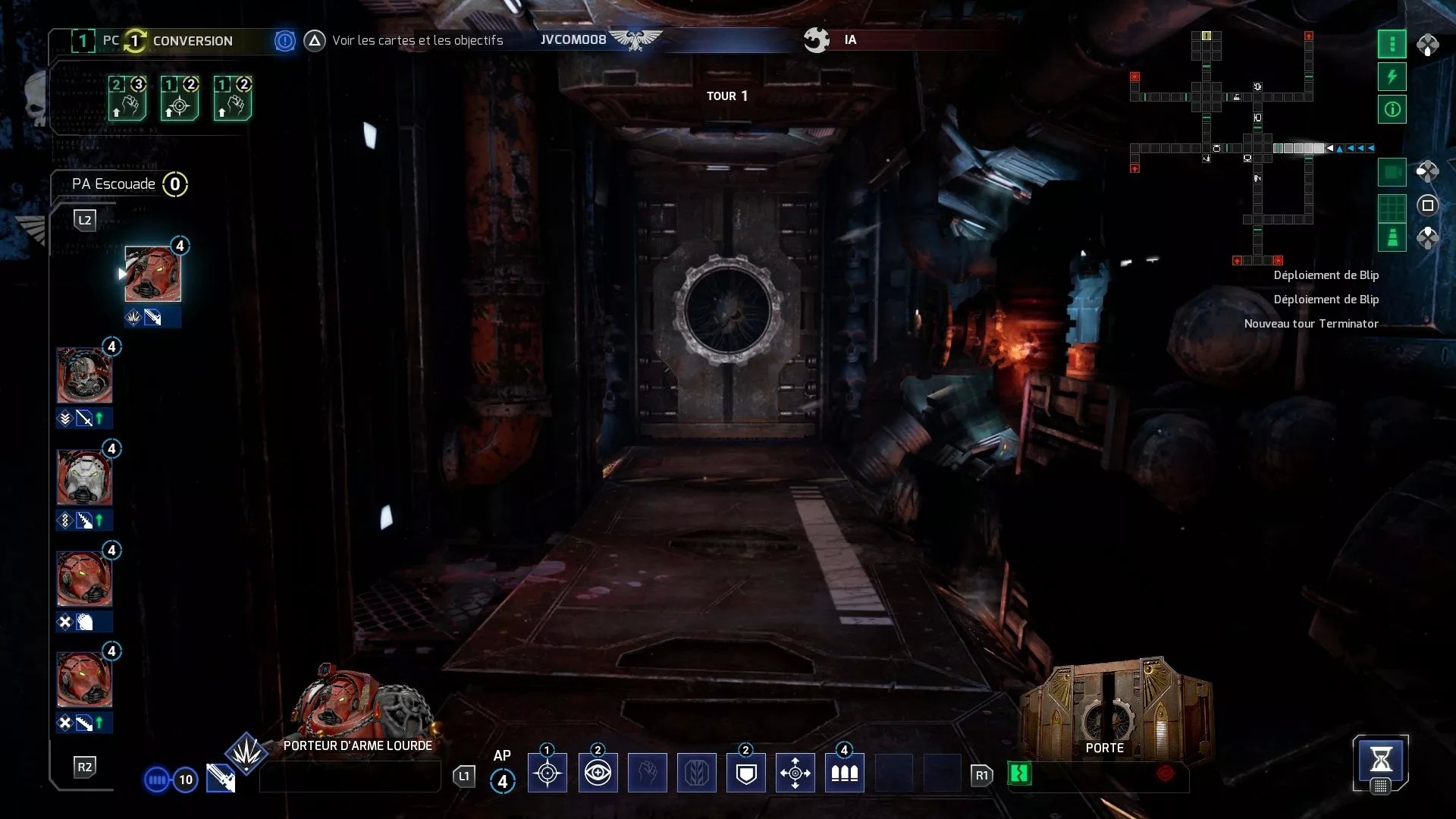Screen dimensions: 1456x819
Task: Select the reload ammunition action
Action: coord(844,772)
